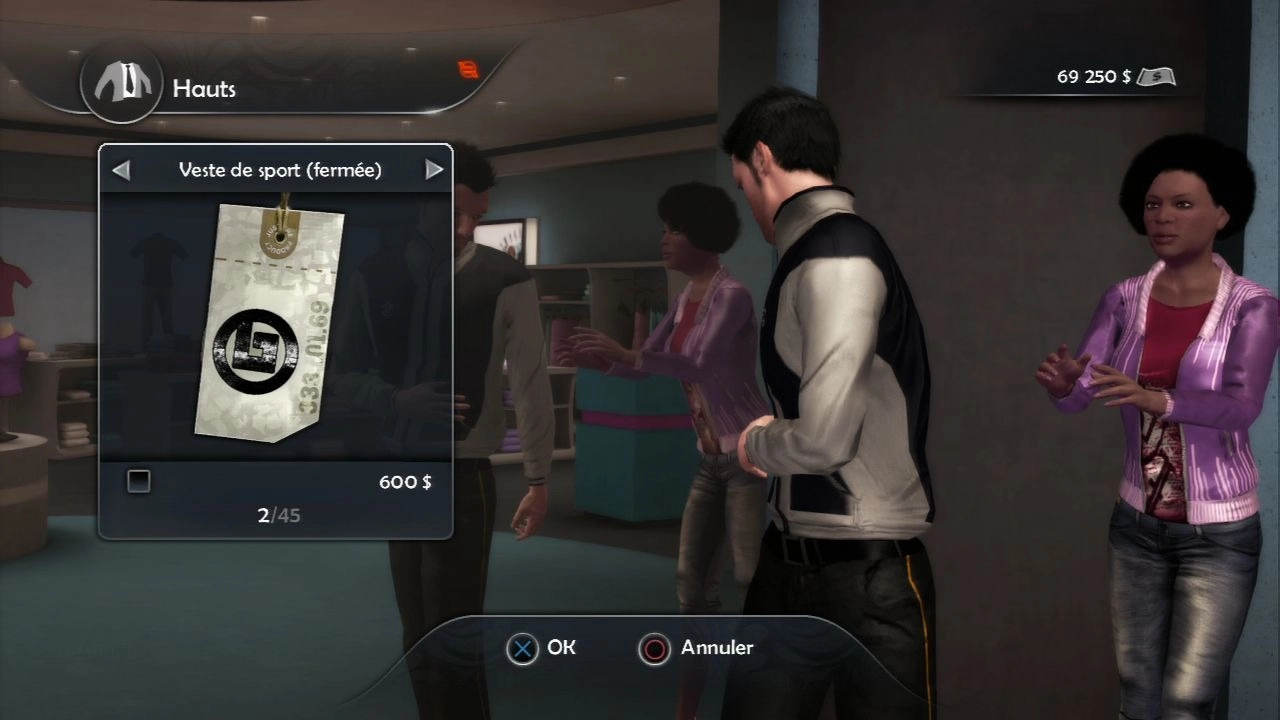The width and height of the screenshot is (1280, 720).
Task: Show the previous top with left arrow
Action: point(121,170)
